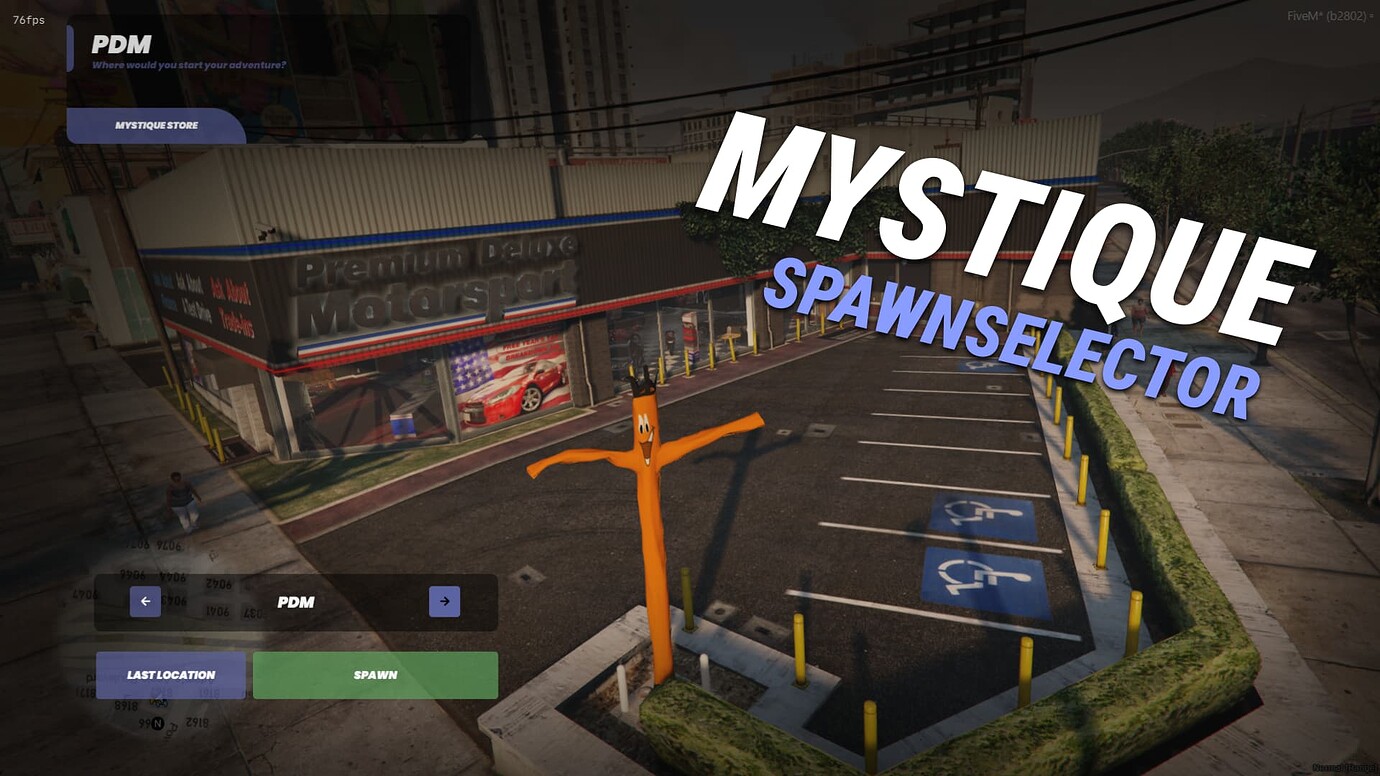Click the PDM heading at the top
This screenshot has height=776, width=1380.
click(x=120, y=44)
